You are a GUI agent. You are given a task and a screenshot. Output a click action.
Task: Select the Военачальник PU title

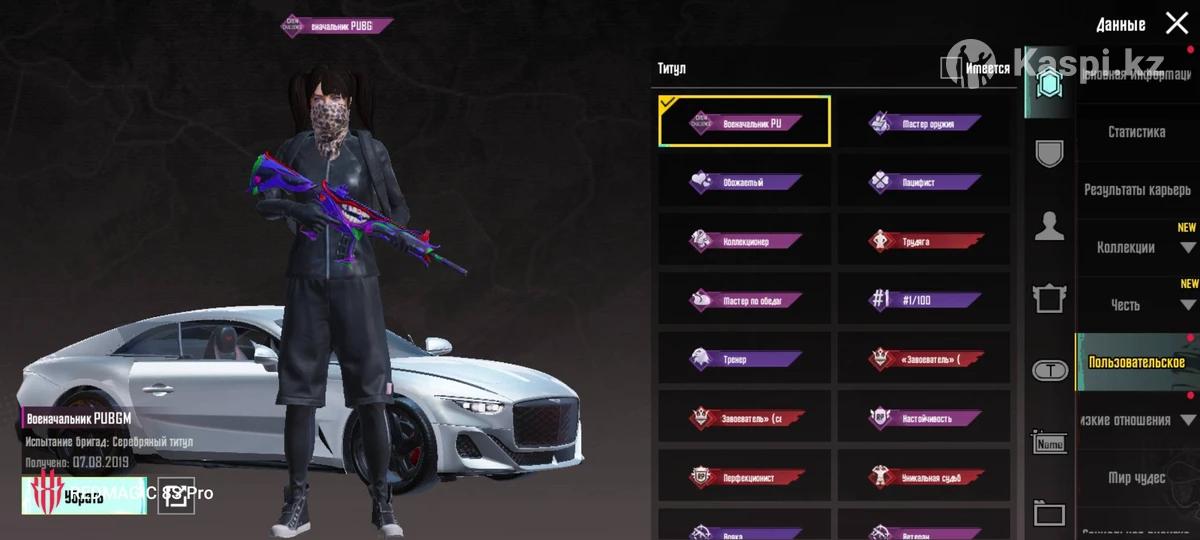(744, 122)
